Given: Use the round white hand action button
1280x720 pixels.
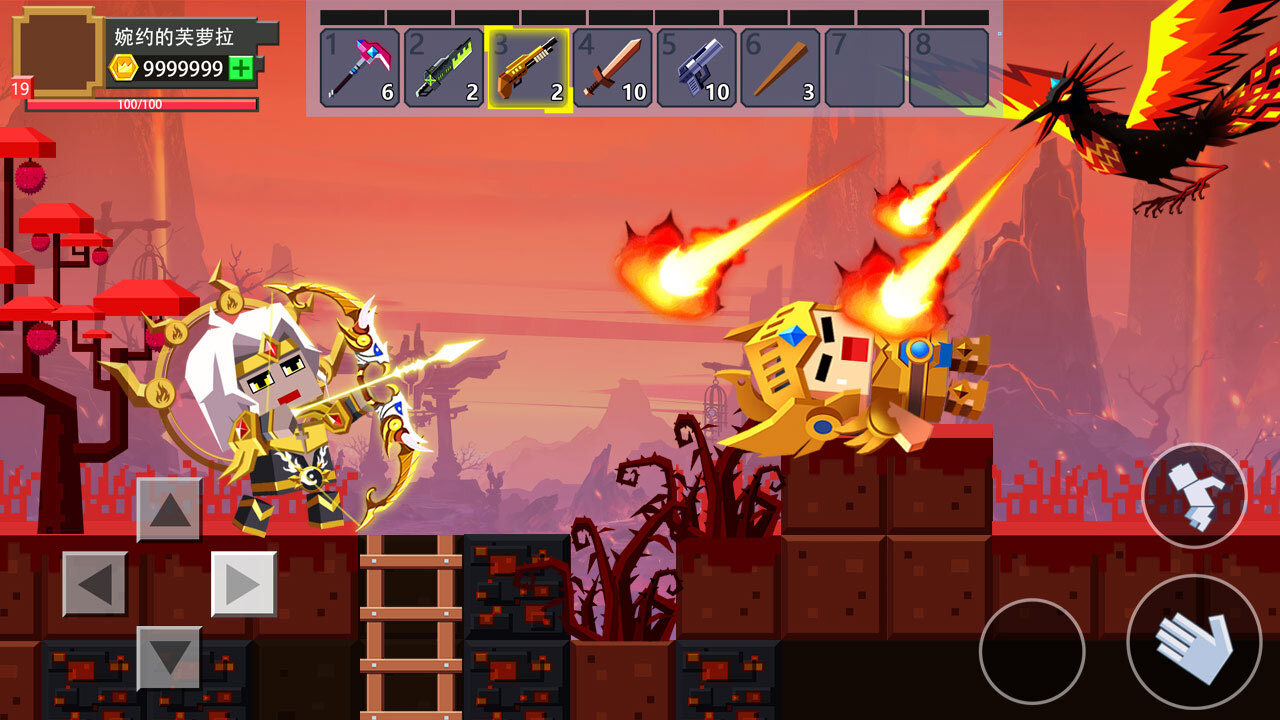Looking at the screenshot, I should [x=1194, y=642].
